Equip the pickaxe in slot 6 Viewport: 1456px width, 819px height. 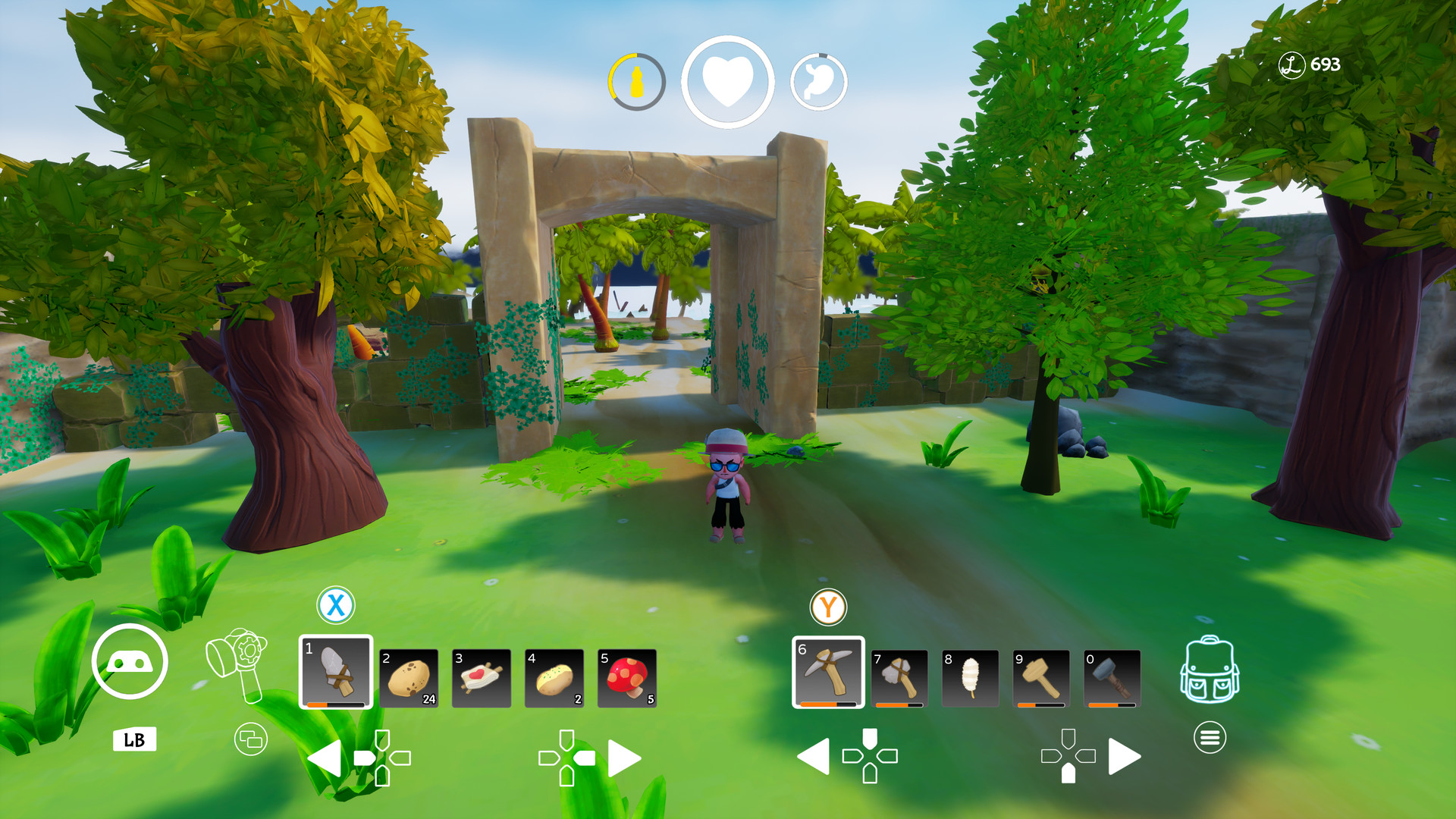(828, 672)
